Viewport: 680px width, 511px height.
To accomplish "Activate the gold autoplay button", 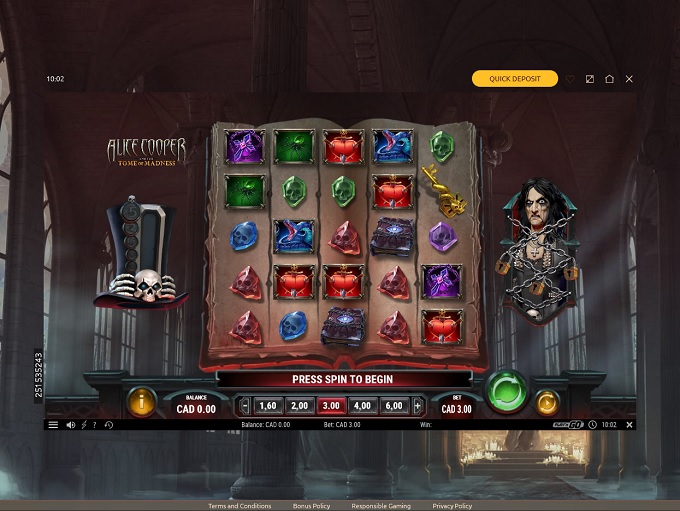I will click(x=547, y=403).
